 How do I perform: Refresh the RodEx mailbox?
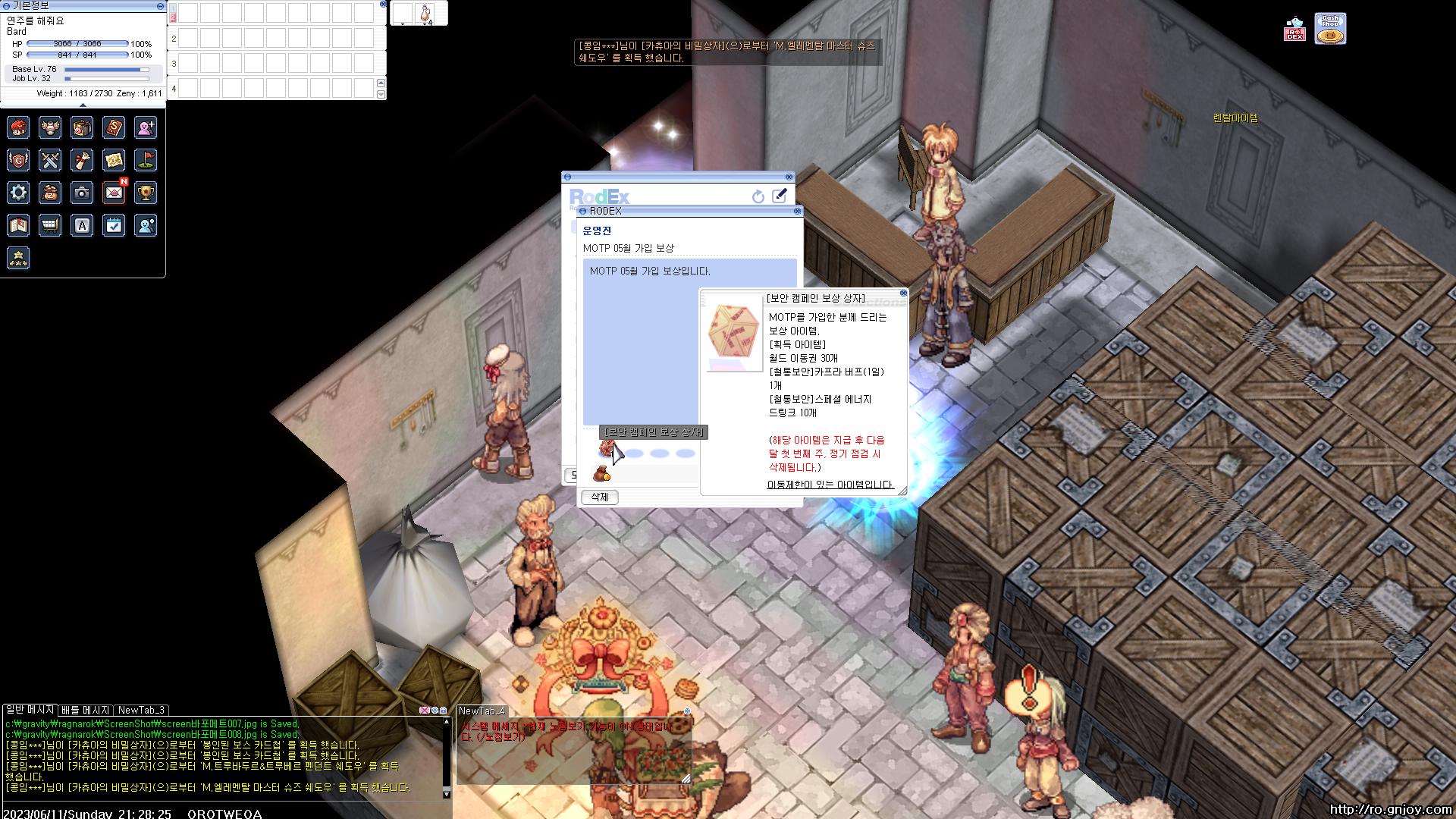click(758, 196)
